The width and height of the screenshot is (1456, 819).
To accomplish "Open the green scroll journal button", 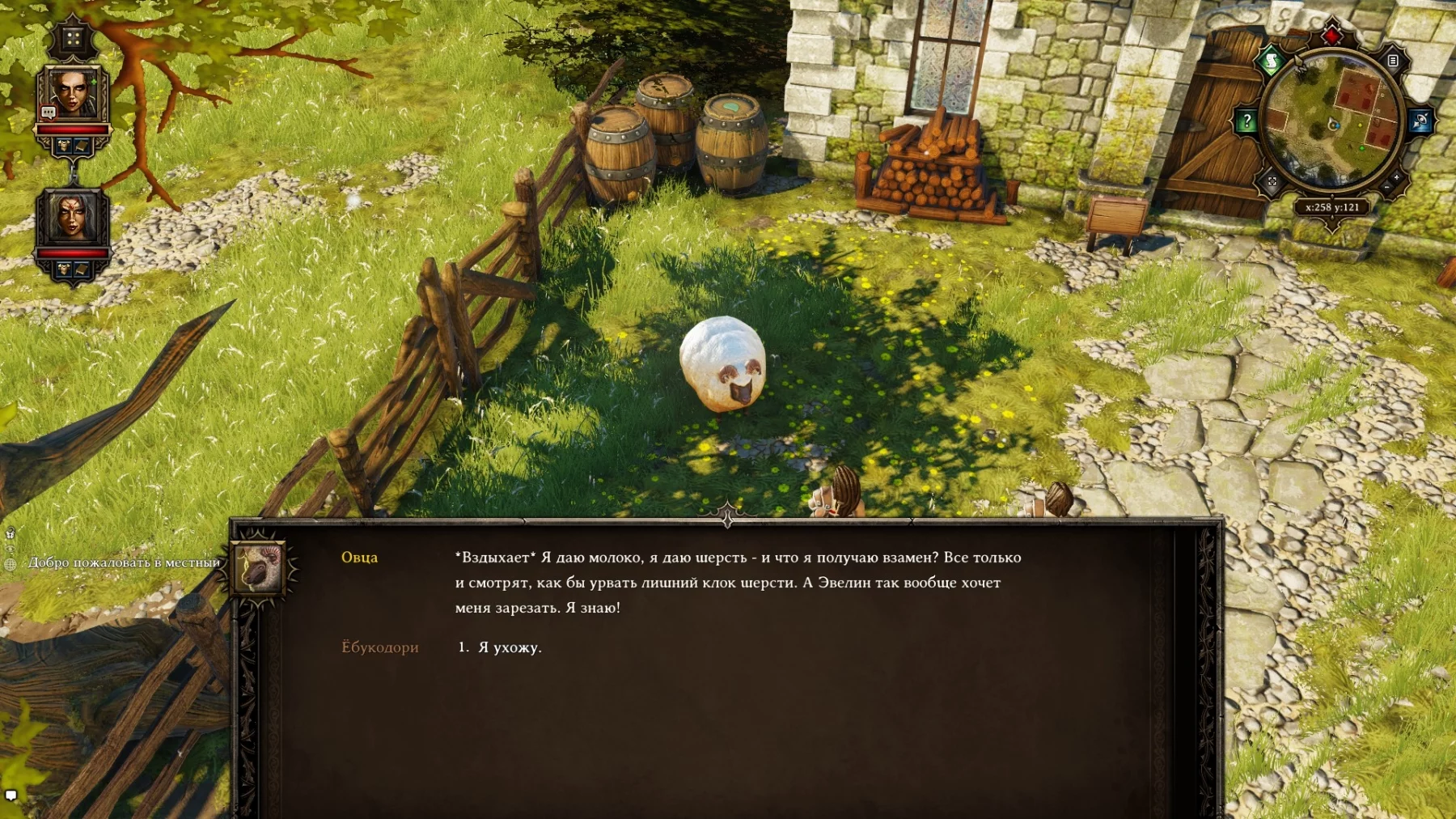I will coord(1271,61).
